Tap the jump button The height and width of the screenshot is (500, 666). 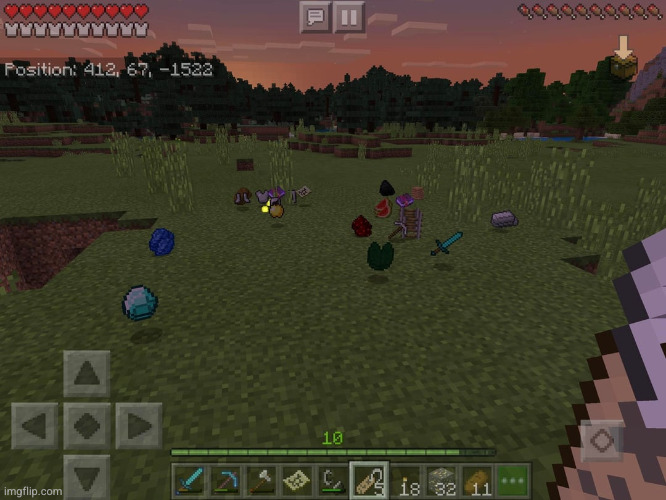coord(602,440)
